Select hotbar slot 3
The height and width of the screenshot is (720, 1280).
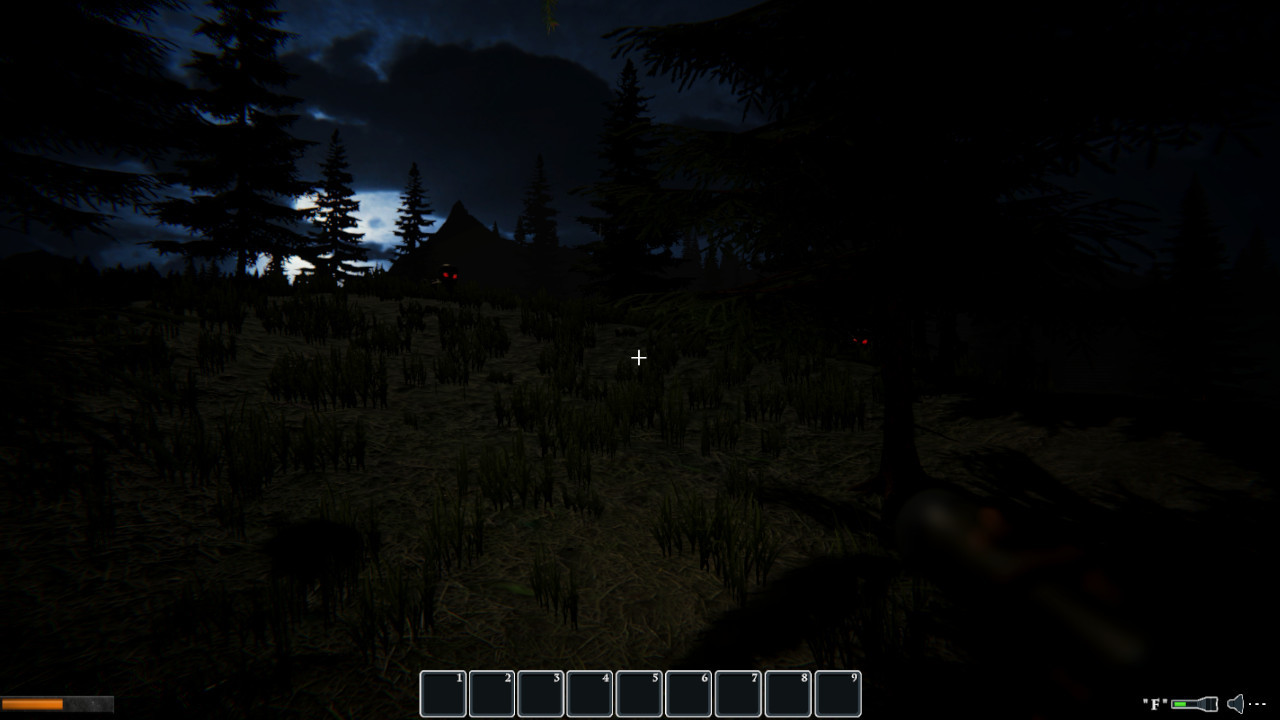(540, 693)
